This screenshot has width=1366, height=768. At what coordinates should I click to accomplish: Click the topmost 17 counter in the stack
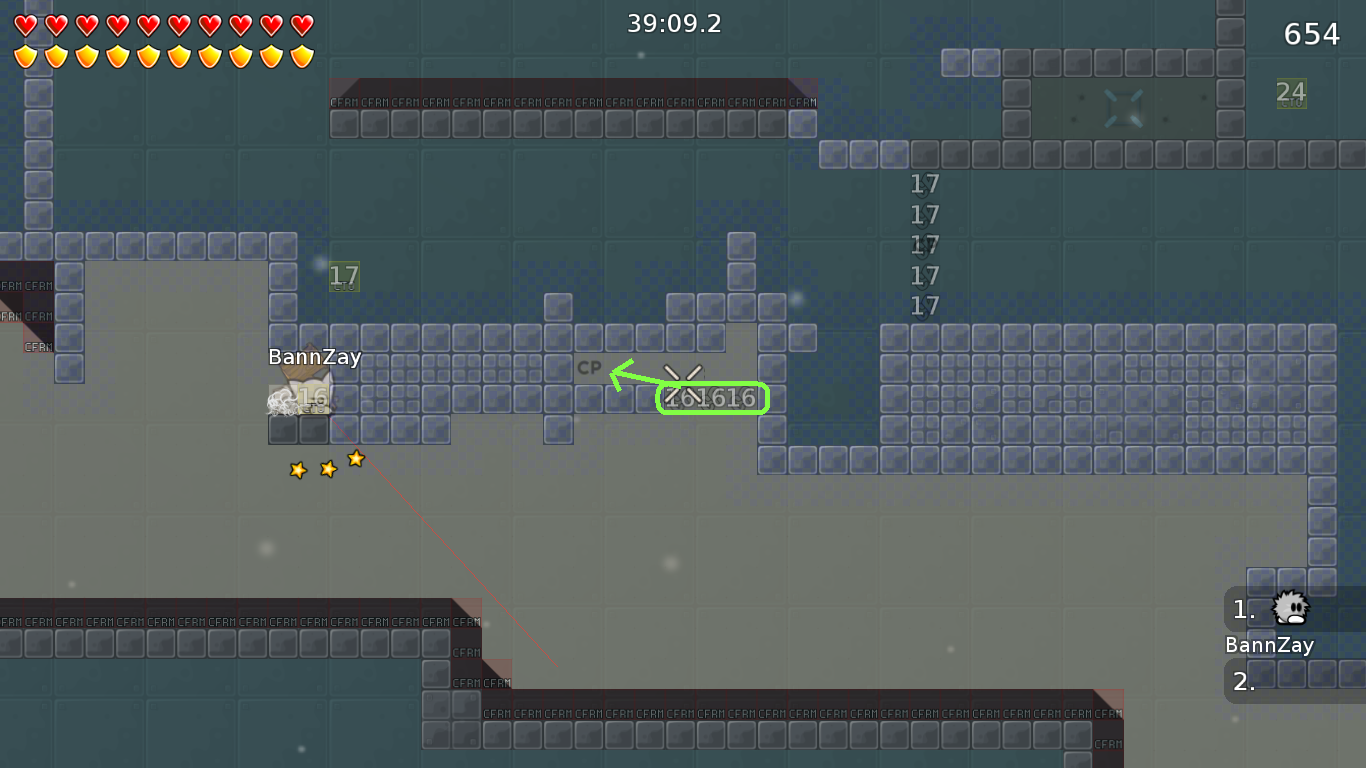tap(923, 184)
